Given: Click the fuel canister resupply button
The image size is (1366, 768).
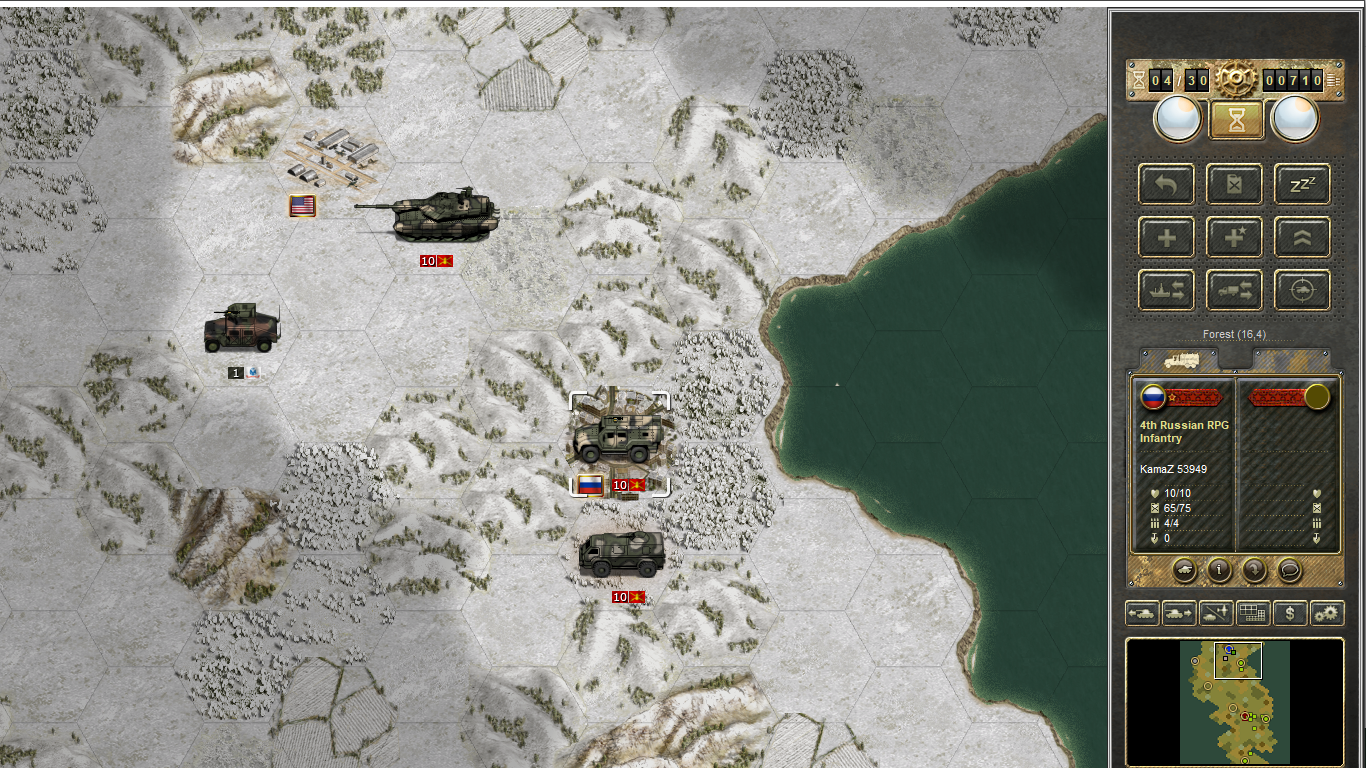Looking at the screenshot, I should pos(1234,185).
